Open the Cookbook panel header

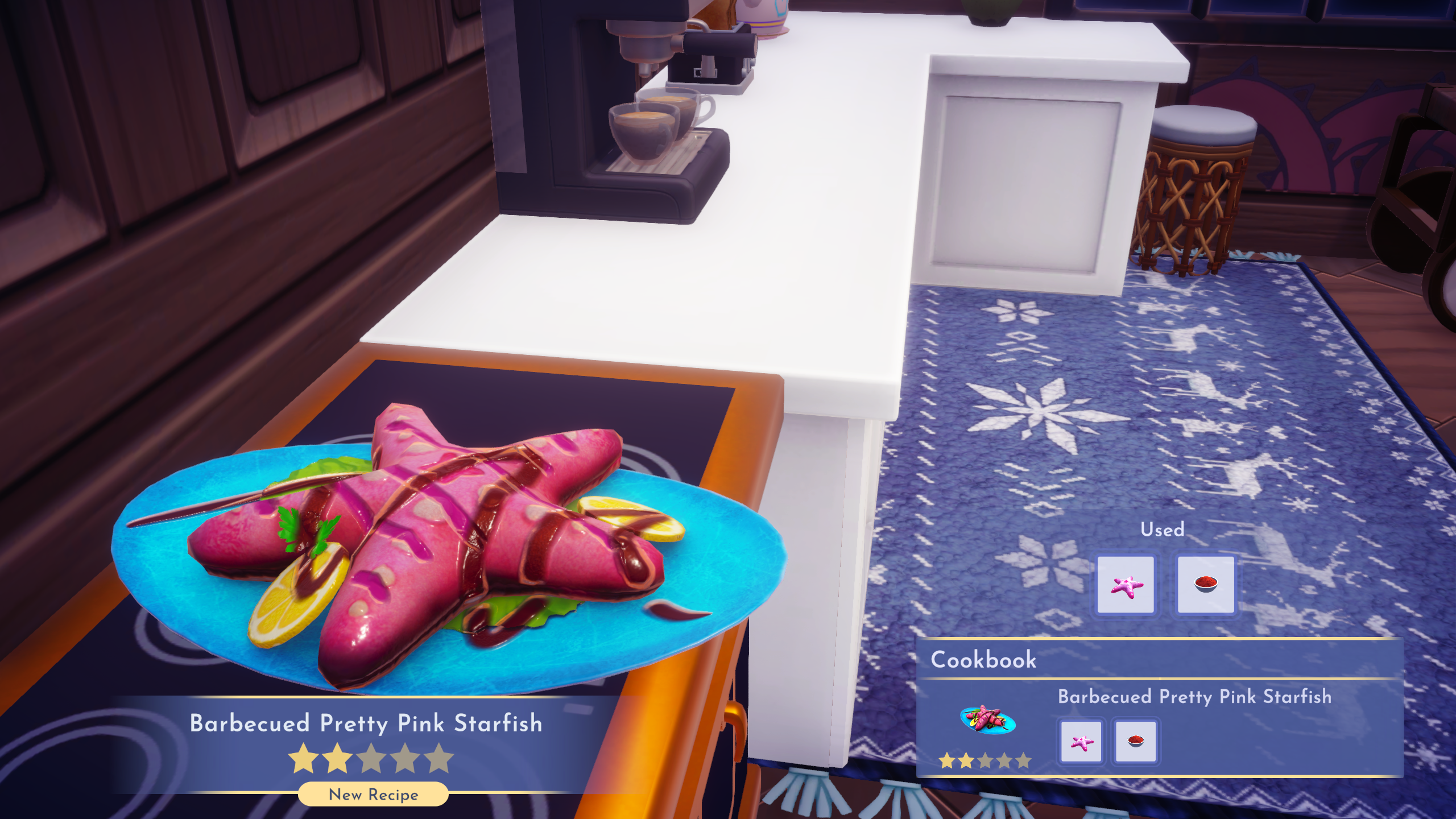(984, 660)
